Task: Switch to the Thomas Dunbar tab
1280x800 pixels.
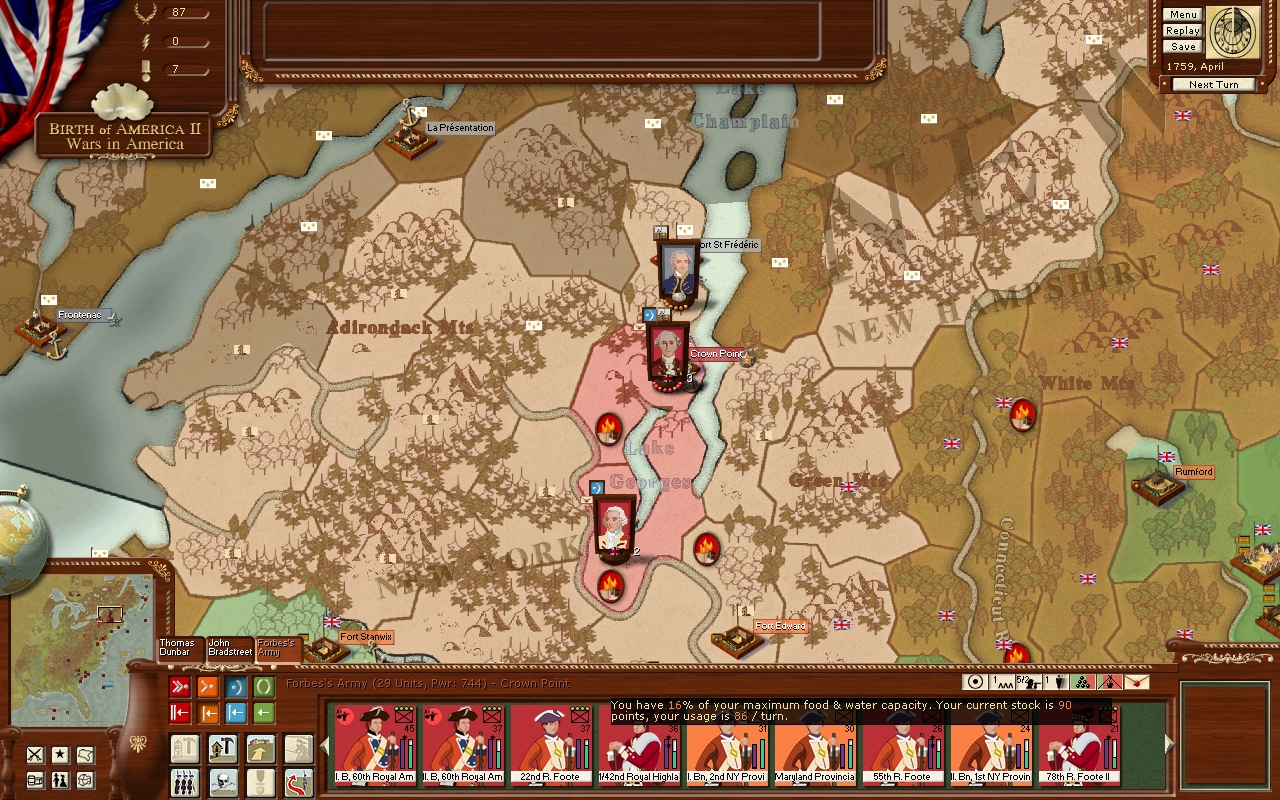Action: [x=178, y=648]
